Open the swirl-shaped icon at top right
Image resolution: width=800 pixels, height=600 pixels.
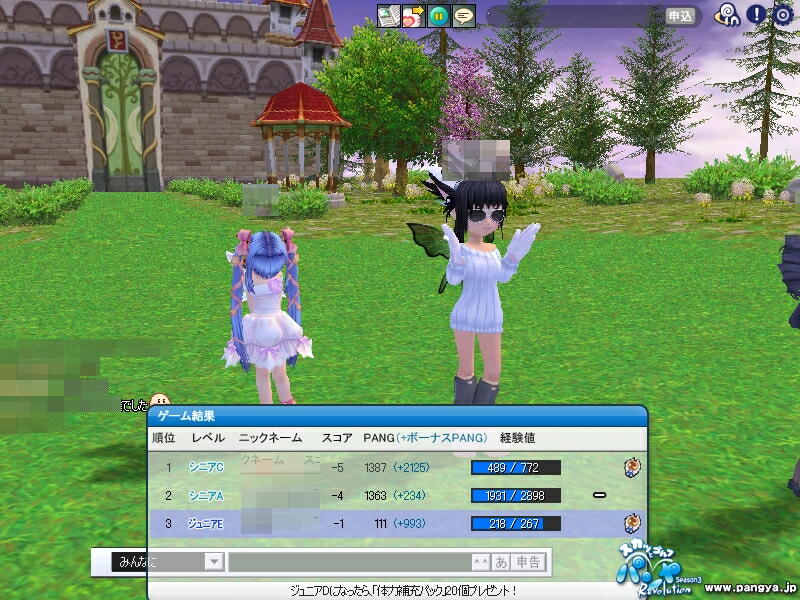click(x=730, y=15)
